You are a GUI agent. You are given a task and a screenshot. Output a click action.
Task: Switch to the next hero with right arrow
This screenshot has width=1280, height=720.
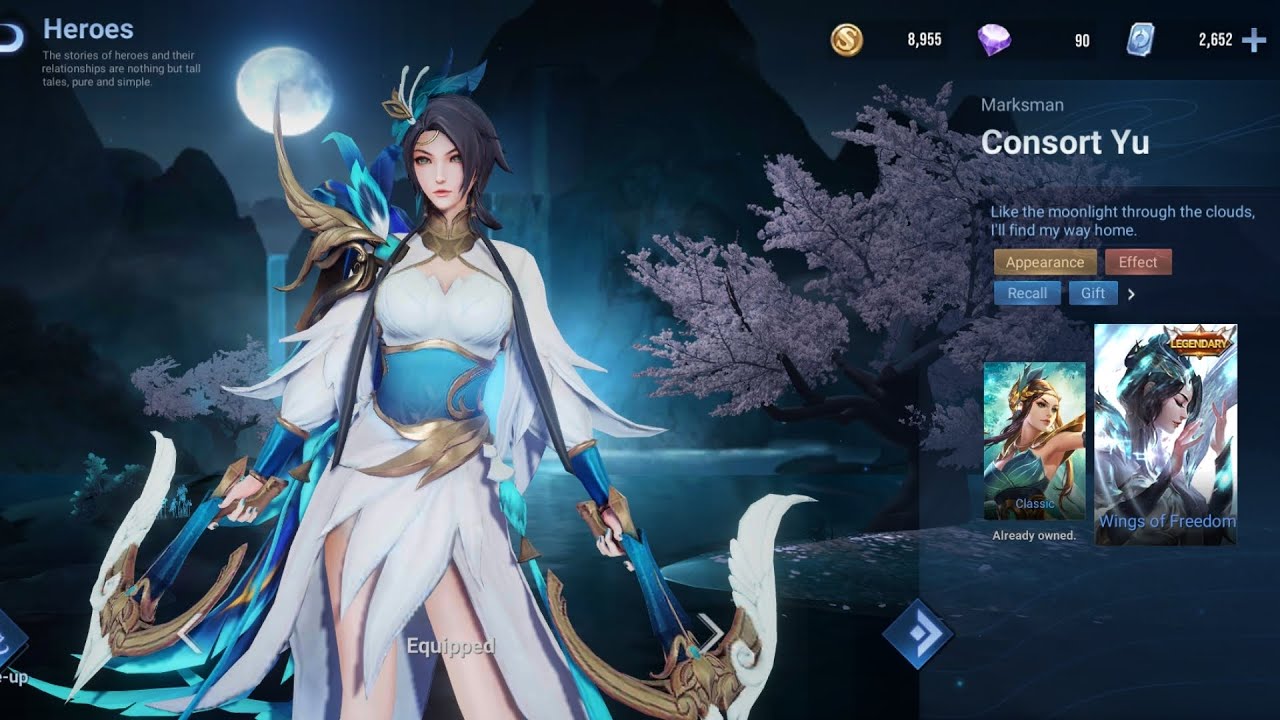point(709,631)
